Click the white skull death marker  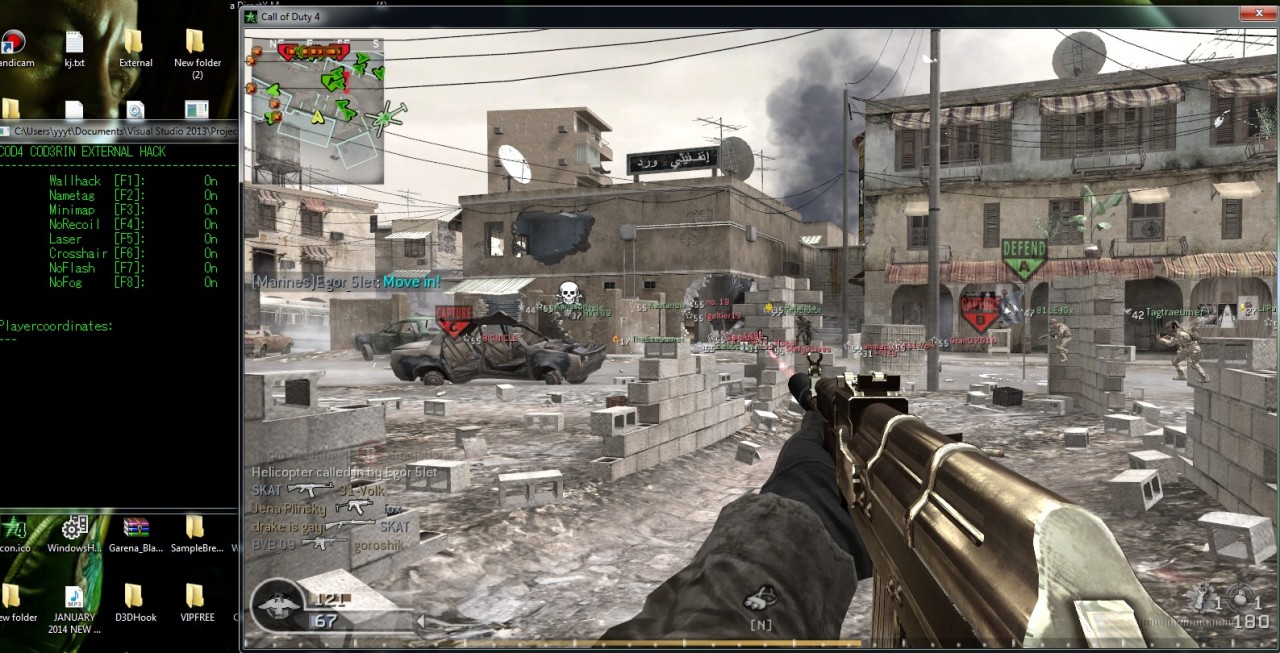click(568, 294)
